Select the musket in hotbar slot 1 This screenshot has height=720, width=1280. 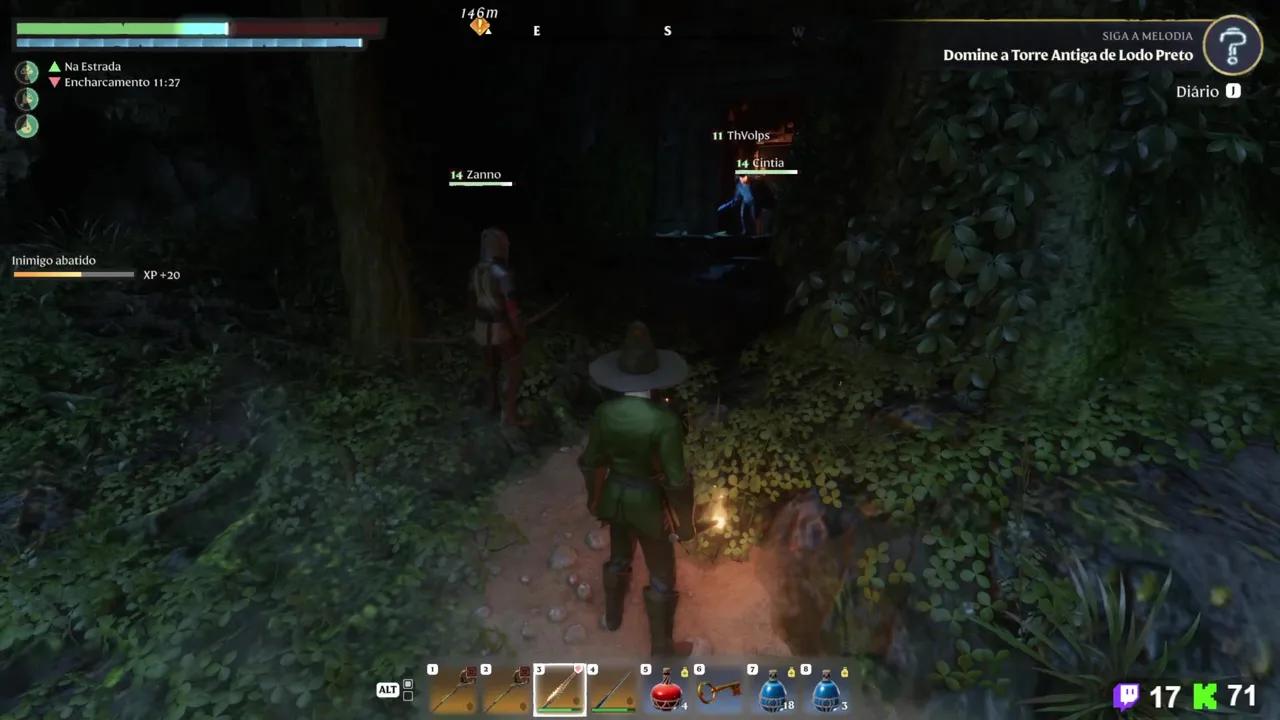(x=451, y=689)
